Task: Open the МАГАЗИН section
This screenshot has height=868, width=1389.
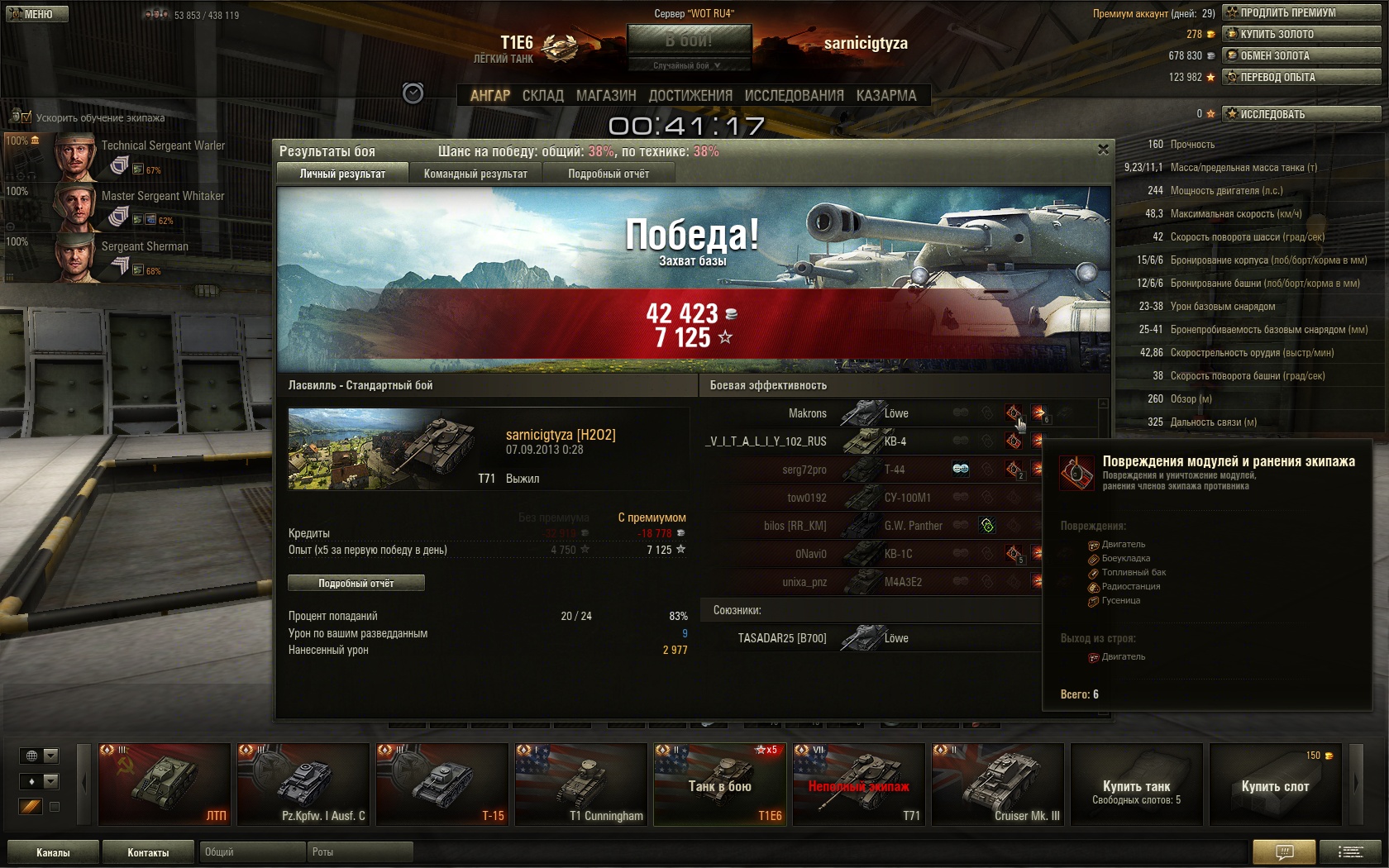Action: tap(606, 96)
